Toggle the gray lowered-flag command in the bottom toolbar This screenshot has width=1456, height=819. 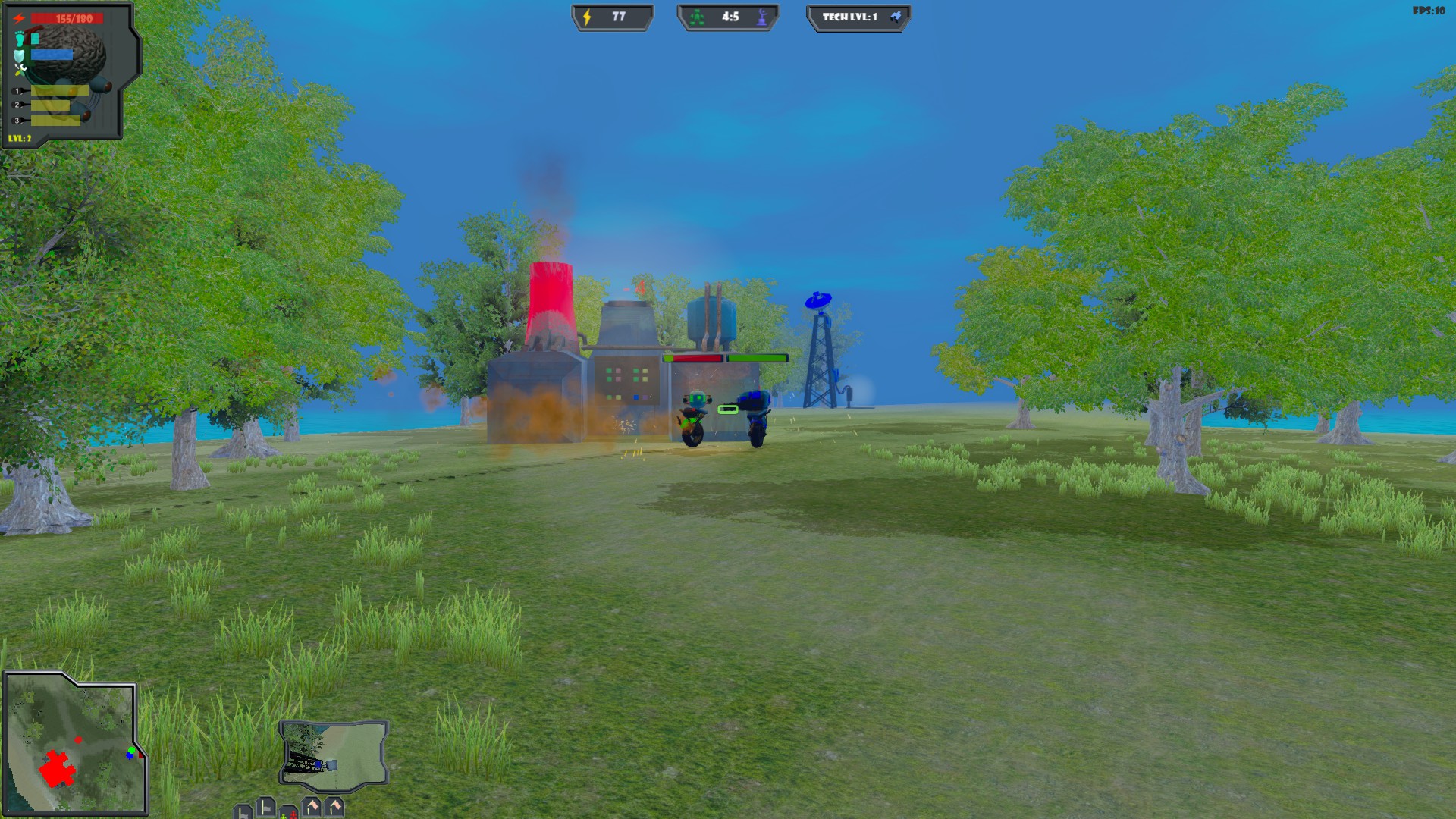click(241, 813)
